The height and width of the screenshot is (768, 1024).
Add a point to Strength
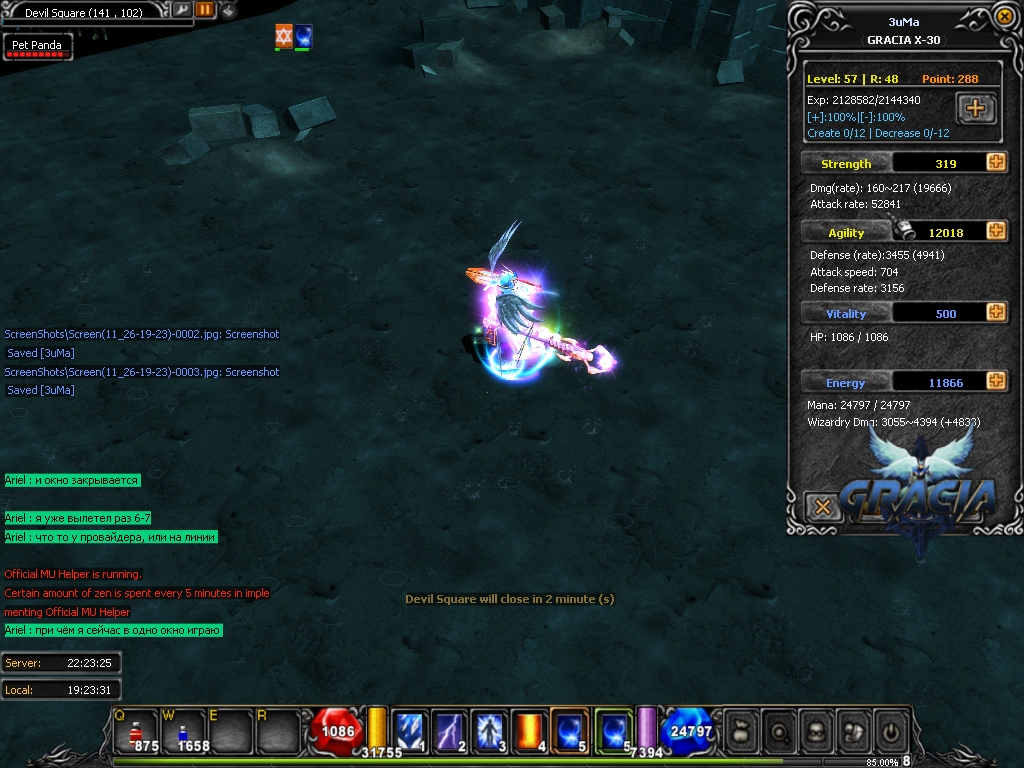point(996,163)
